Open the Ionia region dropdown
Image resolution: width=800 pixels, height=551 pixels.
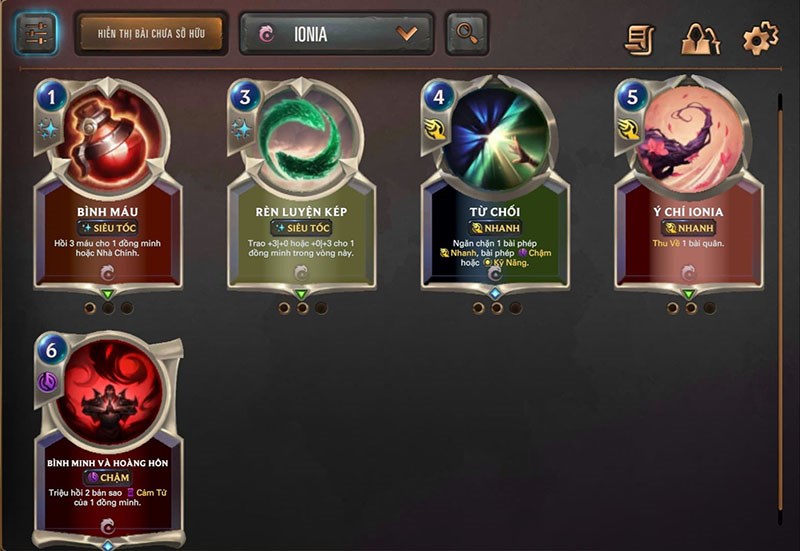336,33
